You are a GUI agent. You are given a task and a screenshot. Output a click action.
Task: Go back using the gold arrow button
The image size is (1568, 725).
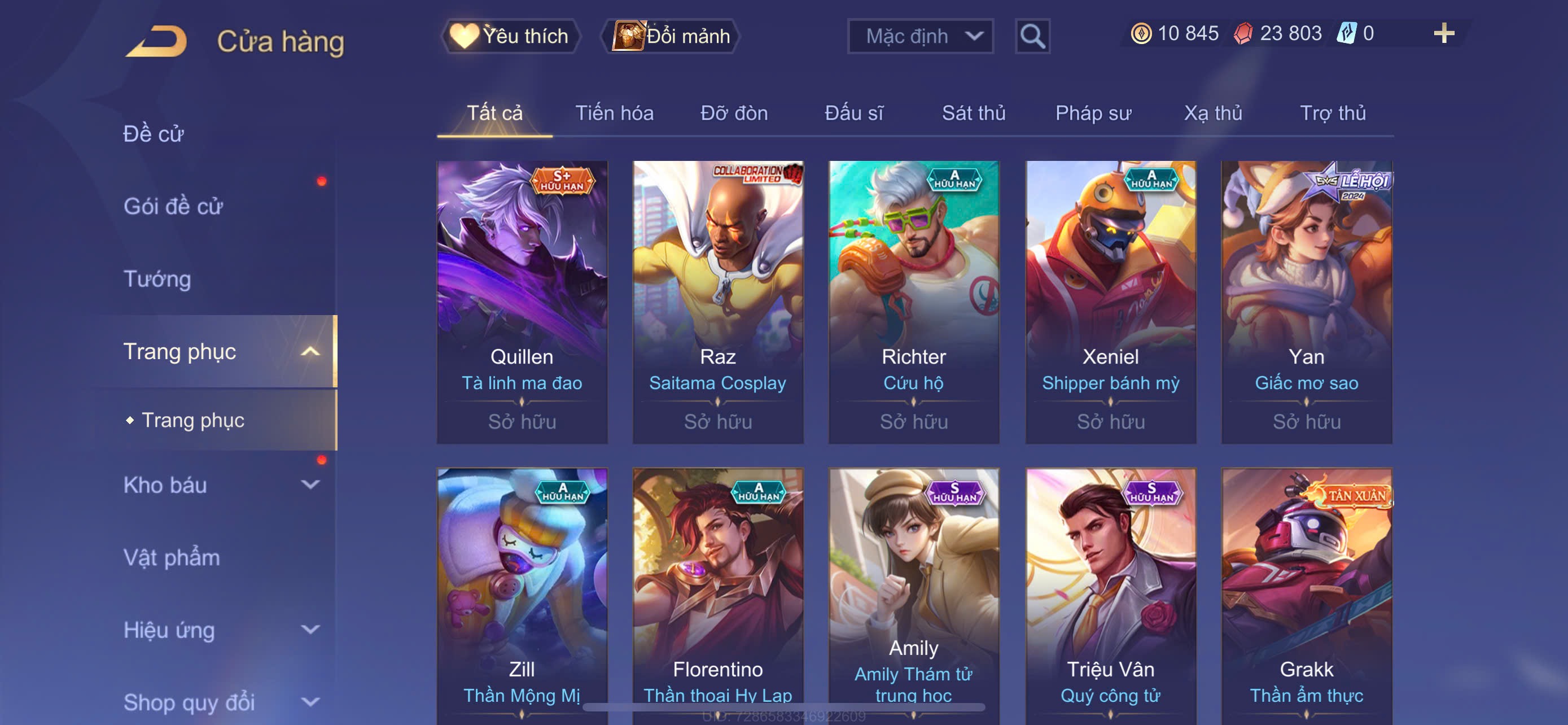click(156, 41)
